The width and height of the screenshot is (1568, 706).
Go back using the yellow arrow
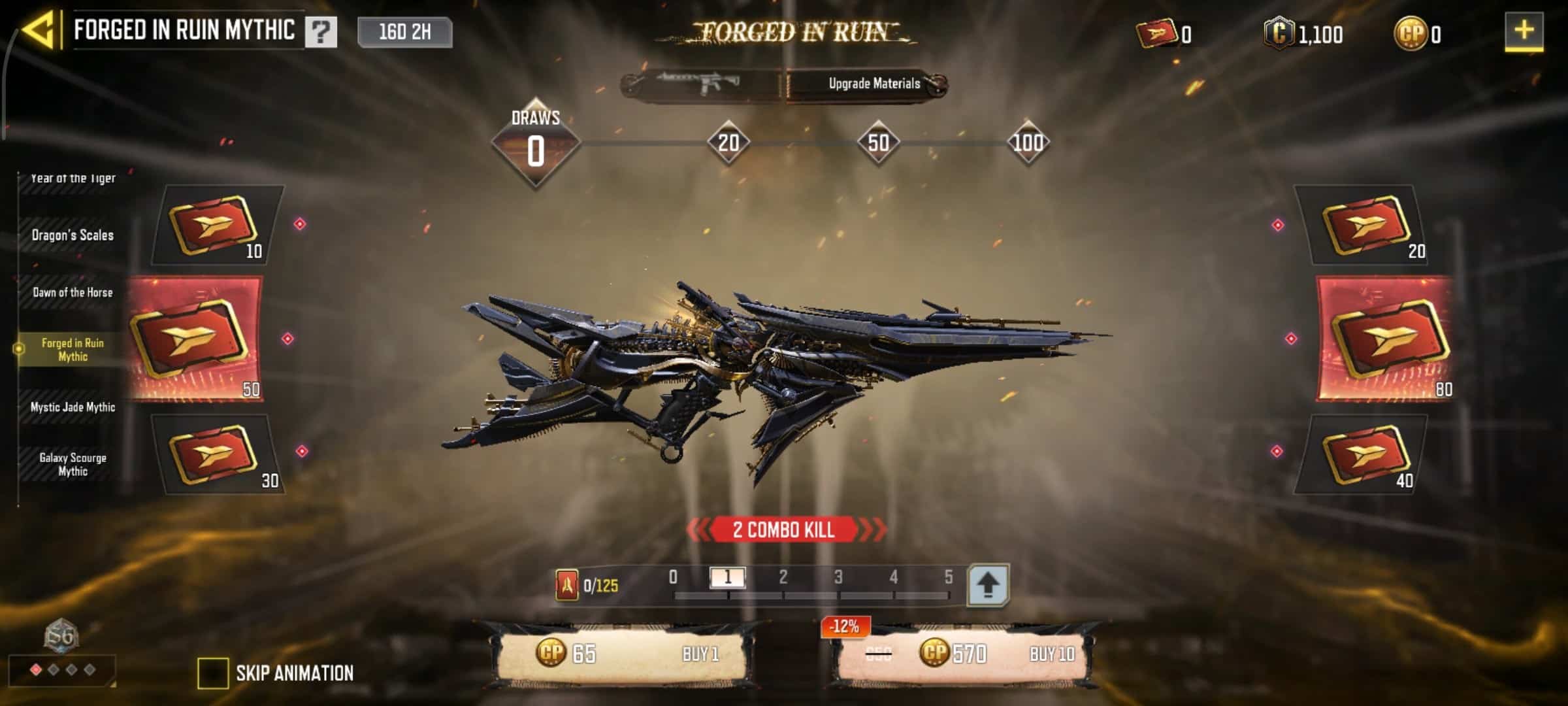38,31
